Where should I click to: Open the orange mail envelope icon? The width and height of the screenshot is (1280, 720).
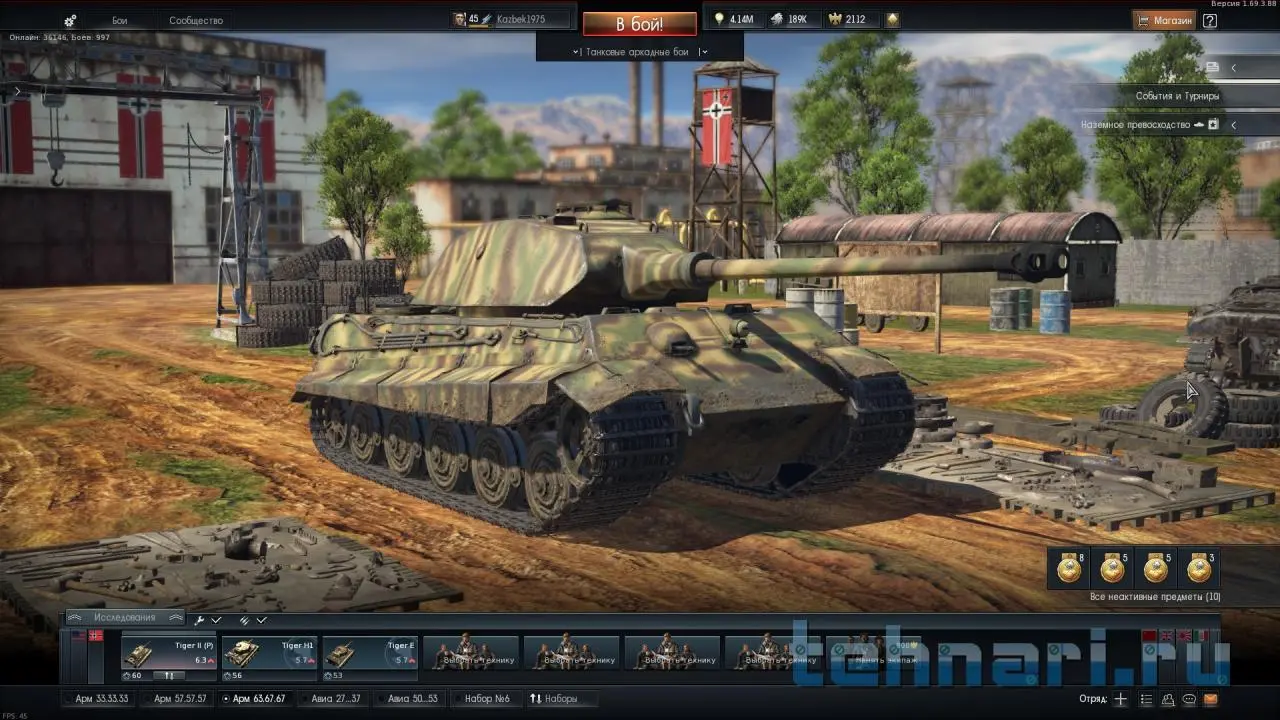coord(1211,699)
